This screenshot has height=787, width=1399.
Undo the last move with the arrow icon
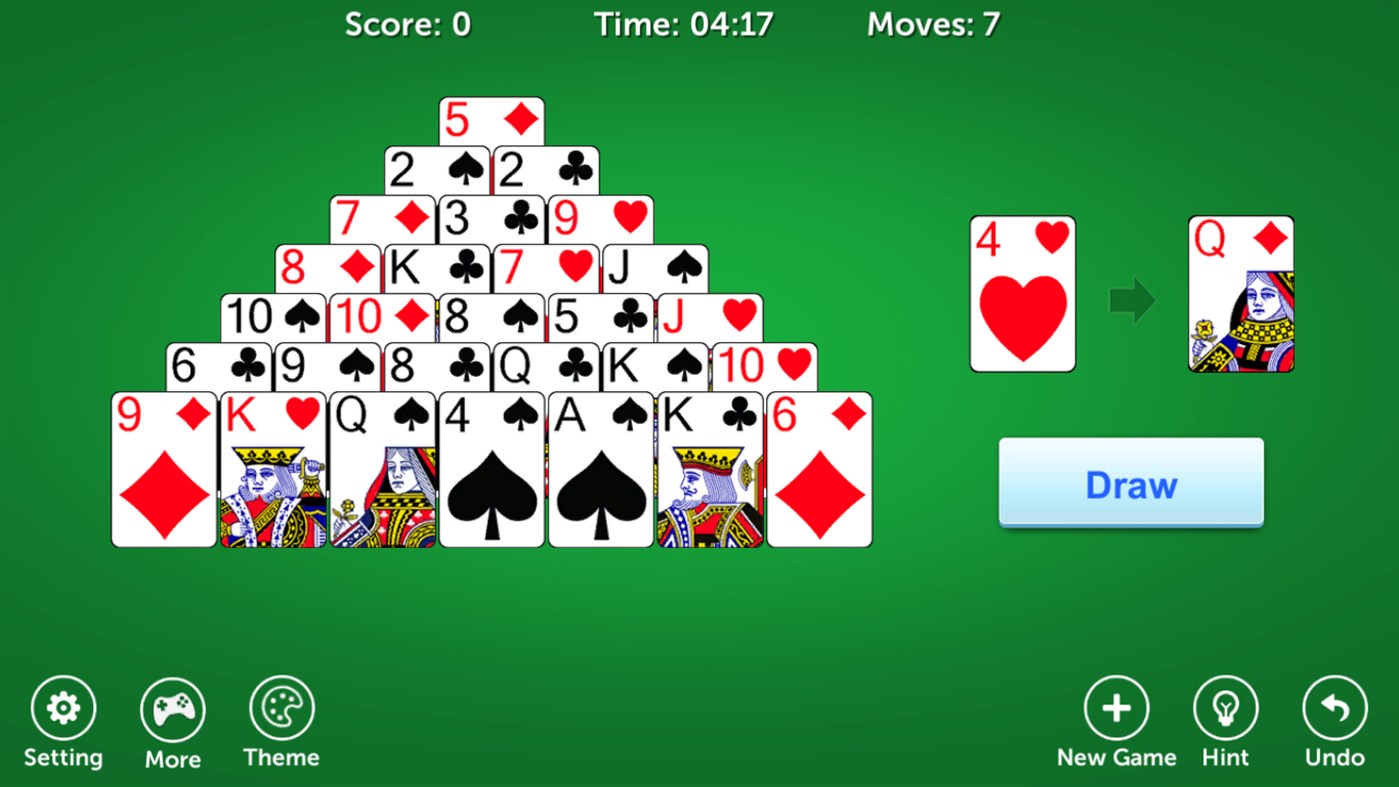pyautogui.click(x=1332, y=707)
